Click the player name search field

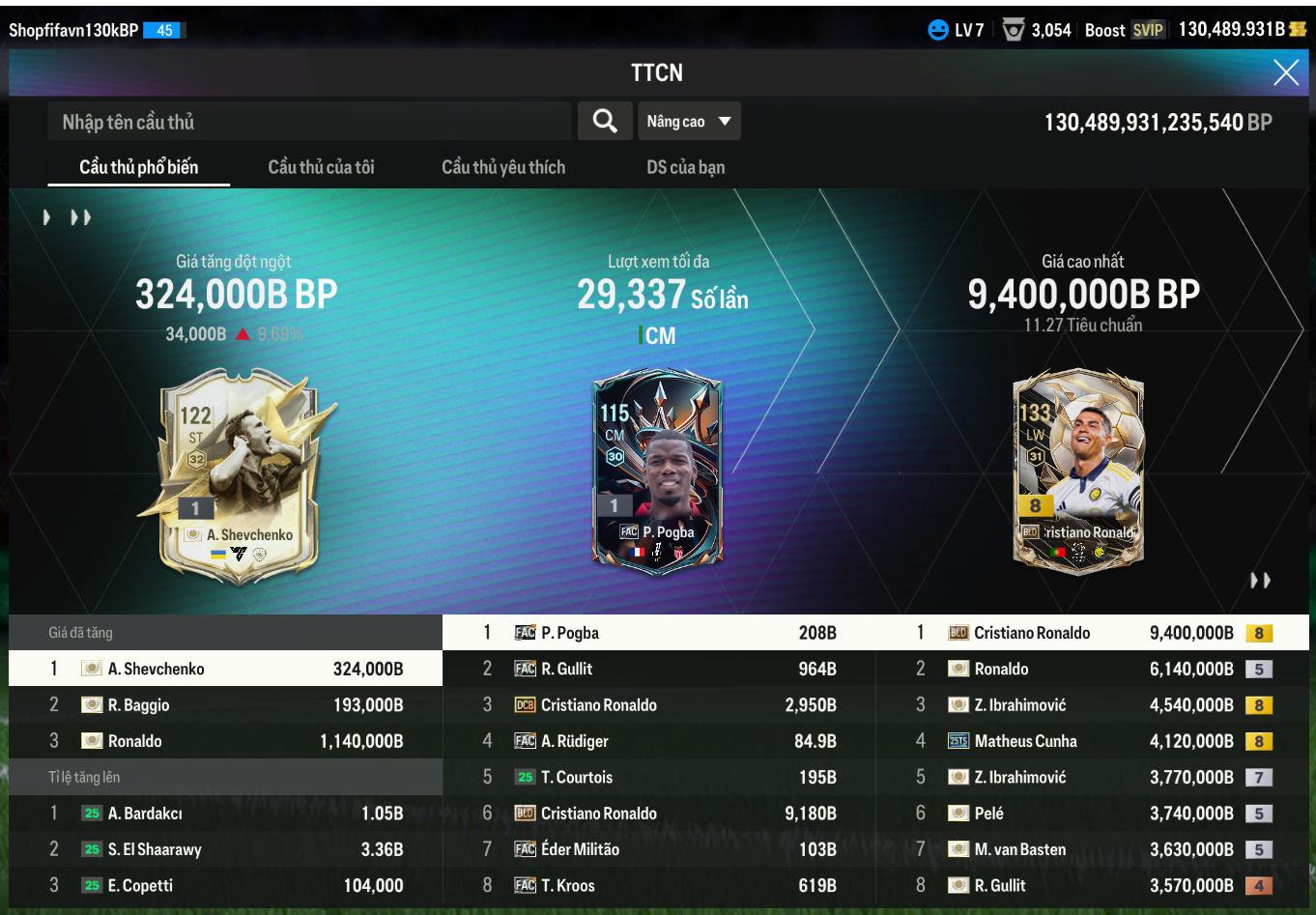point(309,122)
